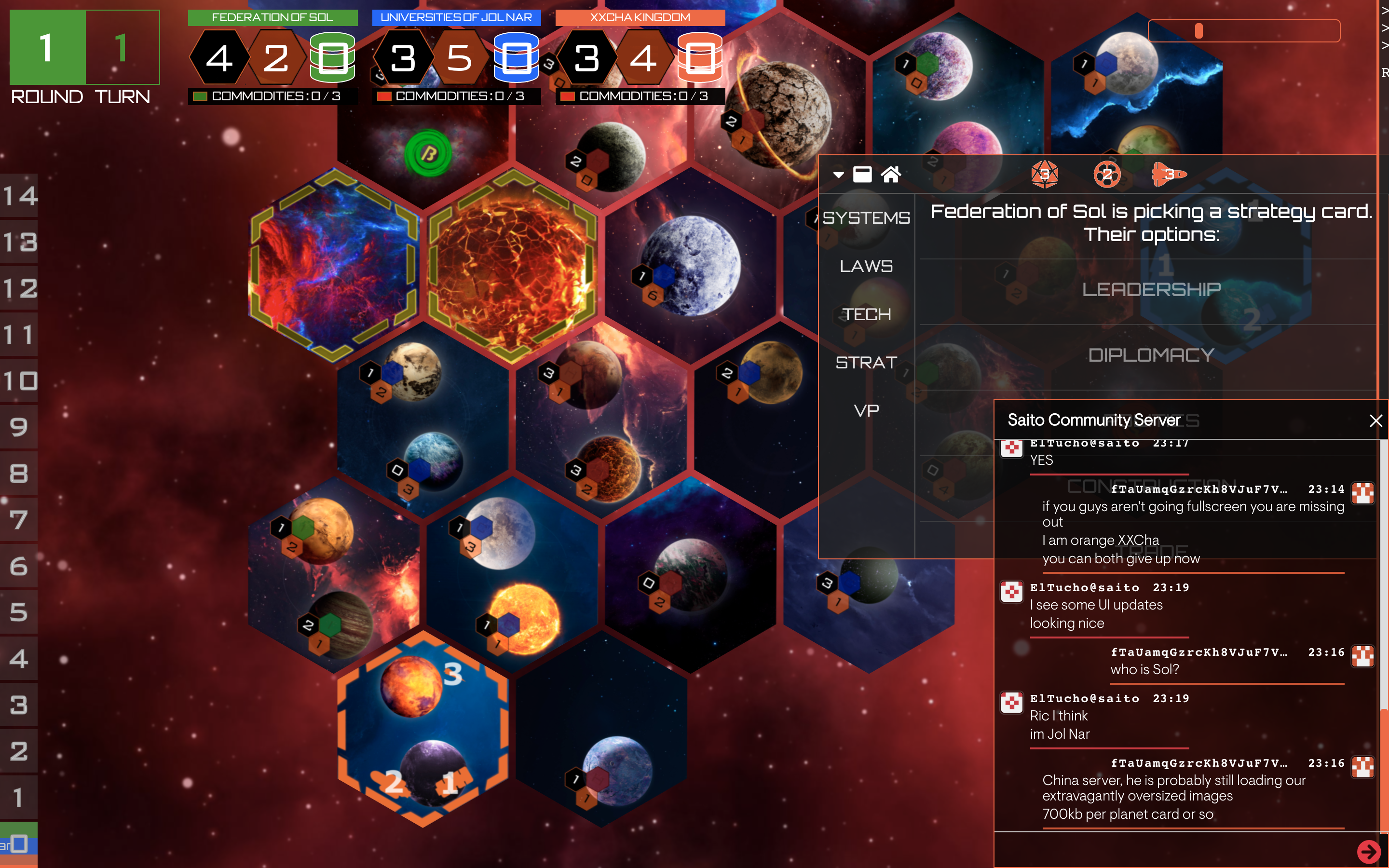Send chat message with red arrow button
The height and width of the screenshot is (868, 1389).
point(1368,851)
